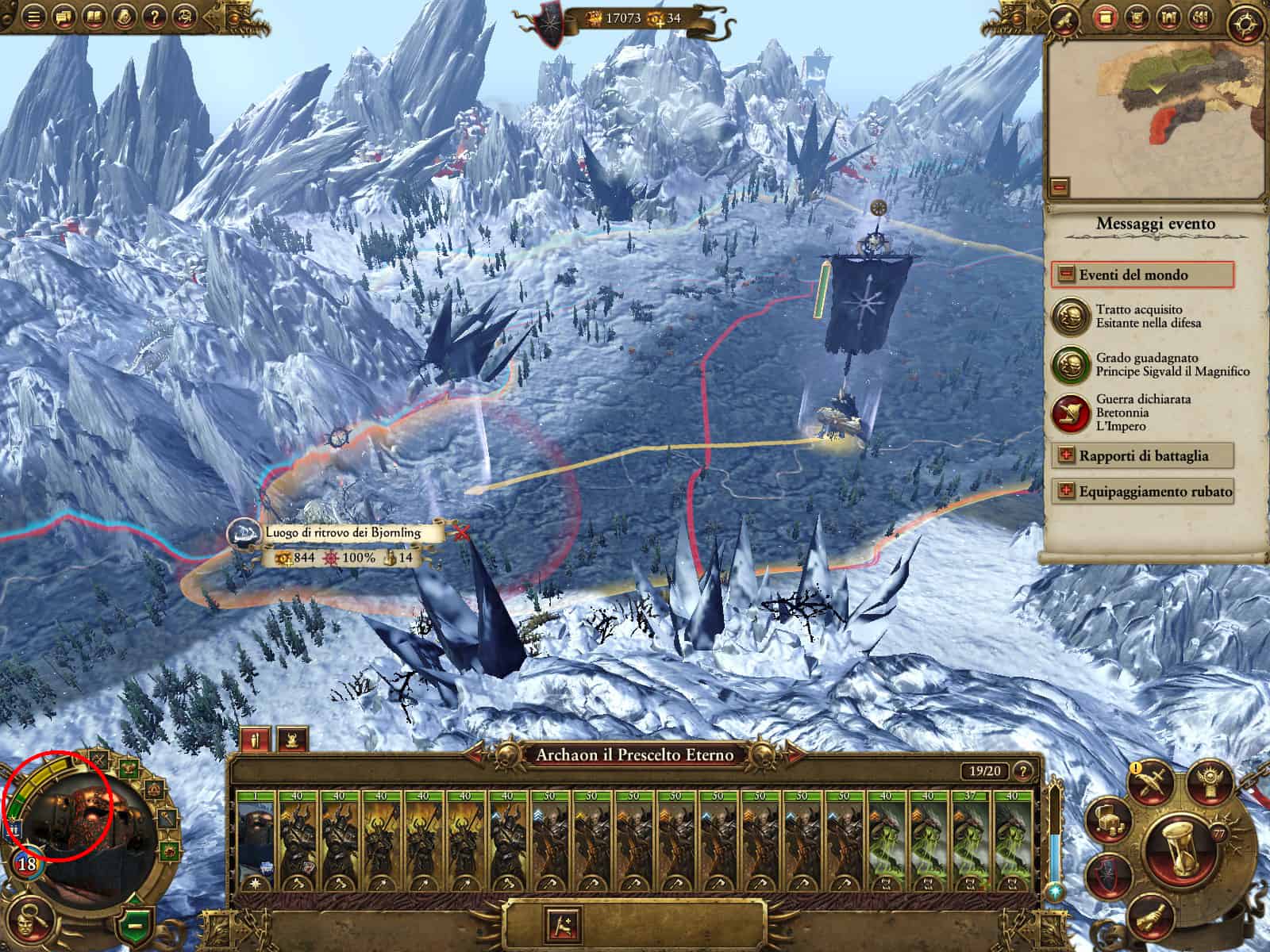
Task: Open army info help question mark
Action: pyautogui.click(x=1023, y=770)
